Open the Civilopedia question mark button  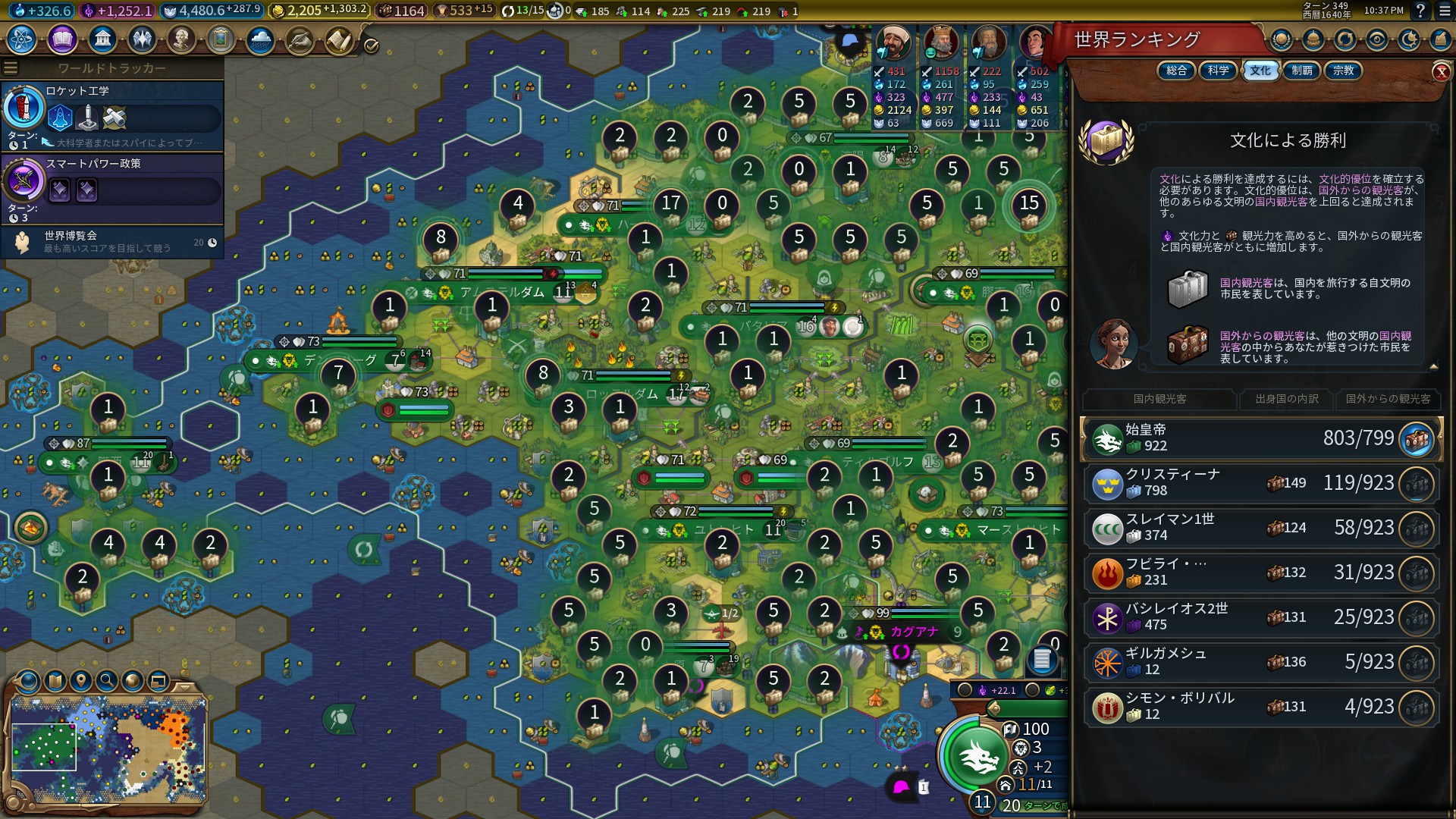coord(1420,11)
